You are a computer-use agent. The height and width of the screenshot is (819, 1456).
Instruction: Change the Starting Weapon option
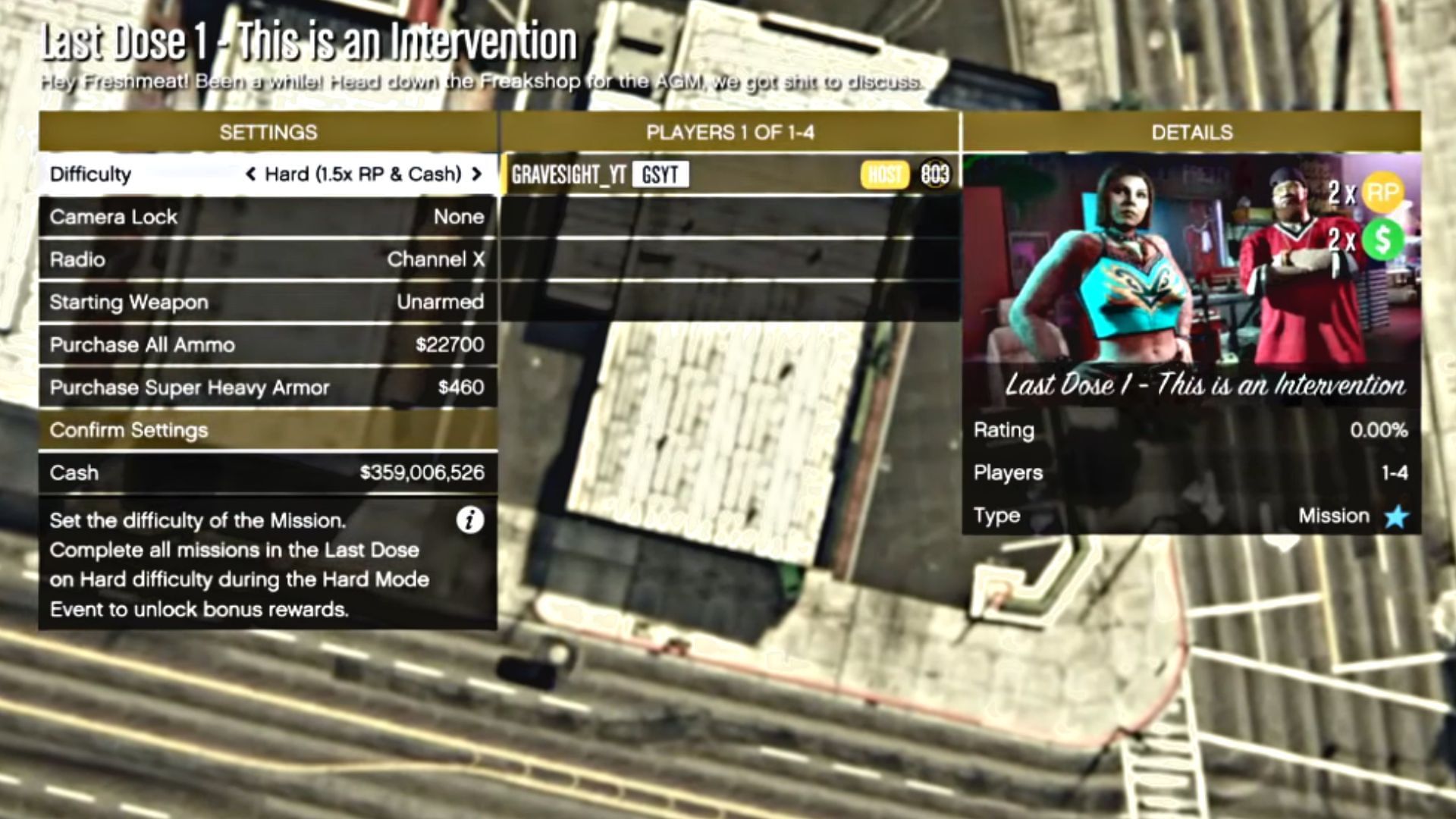[269, 302]
